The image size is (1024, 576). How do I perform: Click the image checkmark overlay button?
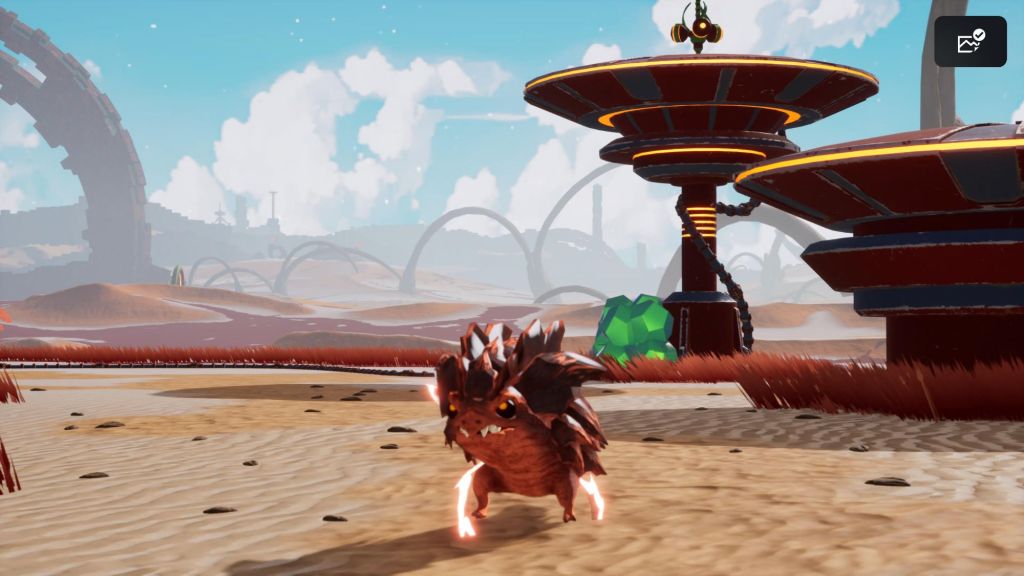pyautogui.click(x=970, y=42)
